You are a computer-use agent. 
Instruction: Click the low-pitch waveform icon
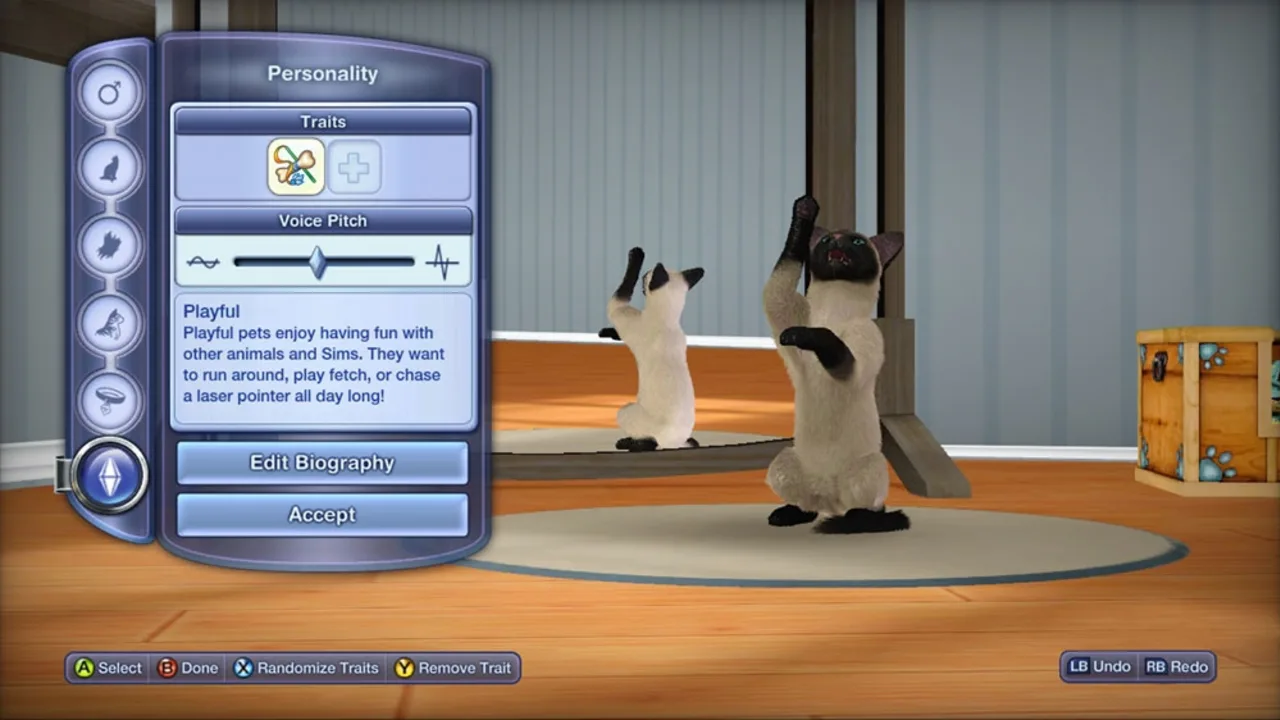(203, 261)
